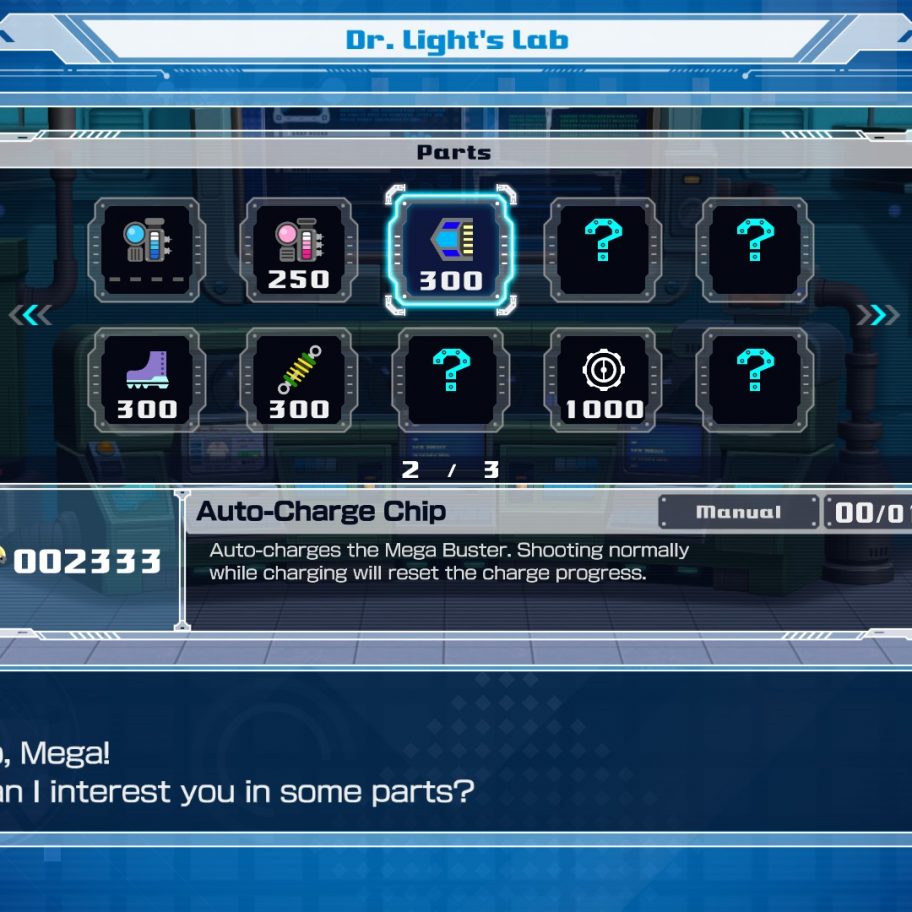This screenshot has width=912, height=912.
Task: Select the blue capsule part with no price
Action: [x=145, y=250]
